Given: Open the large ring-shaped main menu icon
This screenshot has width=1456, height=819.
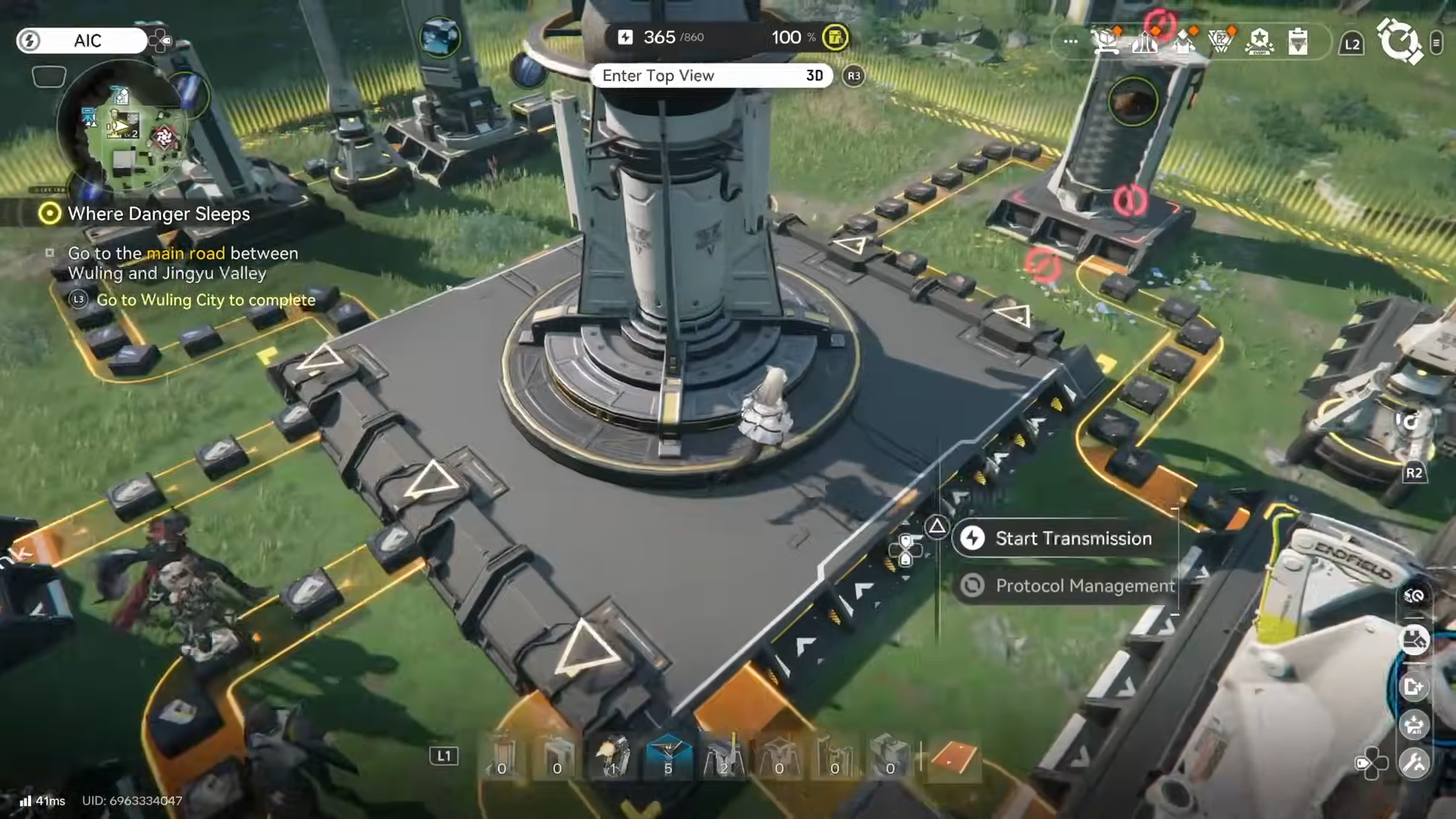Looking at the screenshot, I should pos(1398,41).
